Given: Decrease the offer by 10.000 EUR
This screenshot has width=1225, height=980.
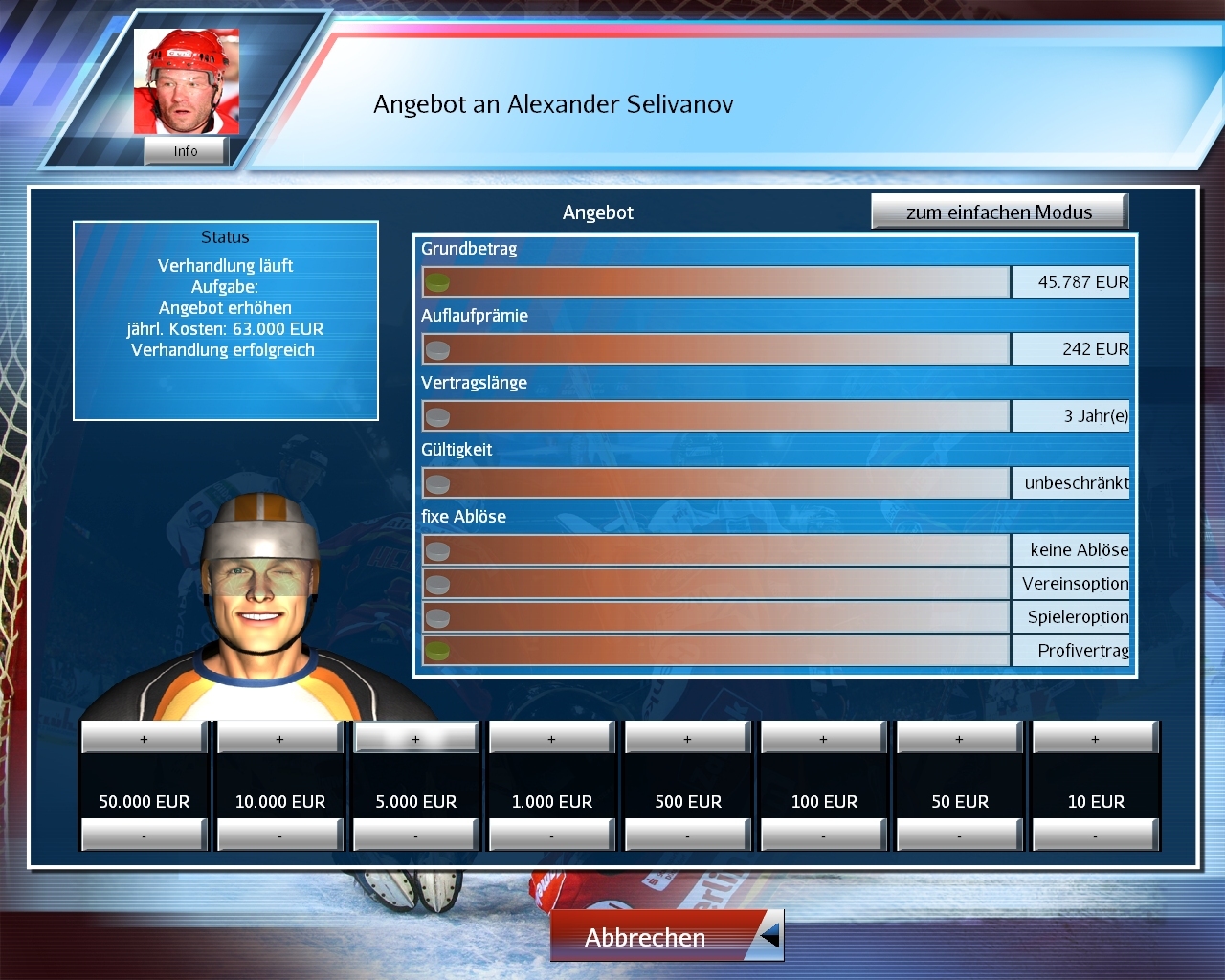Looking at the screenshot, I should (x=280, y=836).
